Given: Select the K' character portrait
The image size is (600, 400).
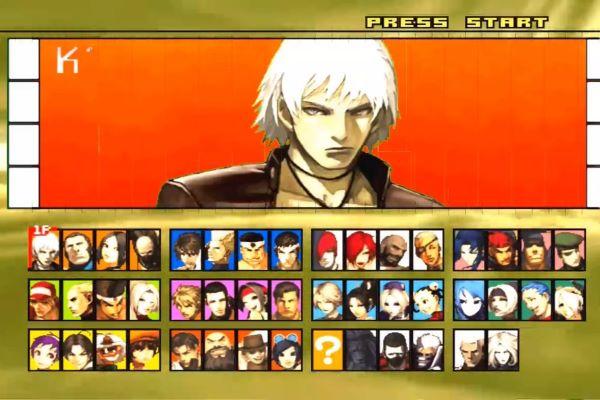Looking at the screenshot, I should click(x=45, y=249).
